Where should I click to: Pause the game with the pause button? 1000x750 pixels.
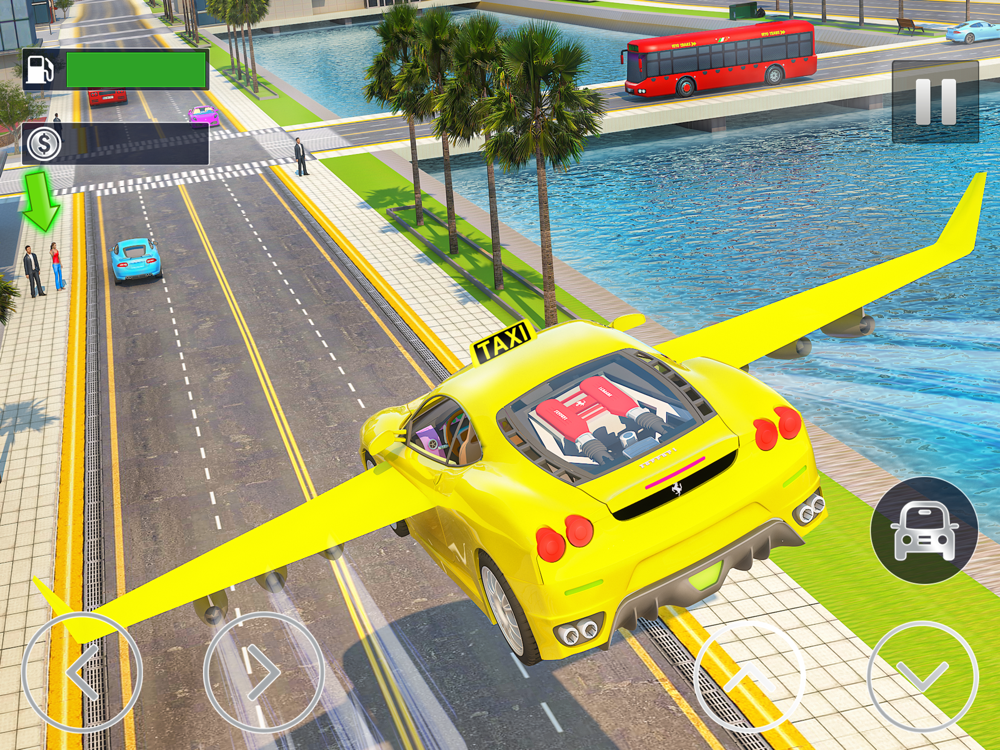click(935, 101)
